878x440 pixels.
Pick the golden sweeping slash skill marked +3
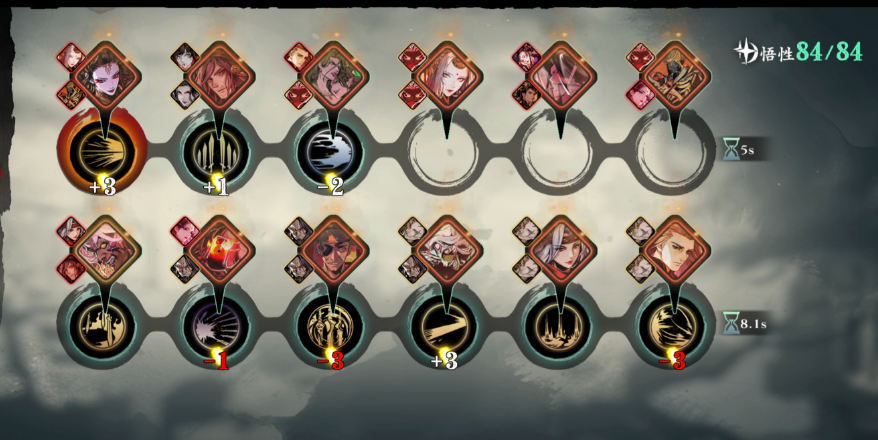pos(443,322)
